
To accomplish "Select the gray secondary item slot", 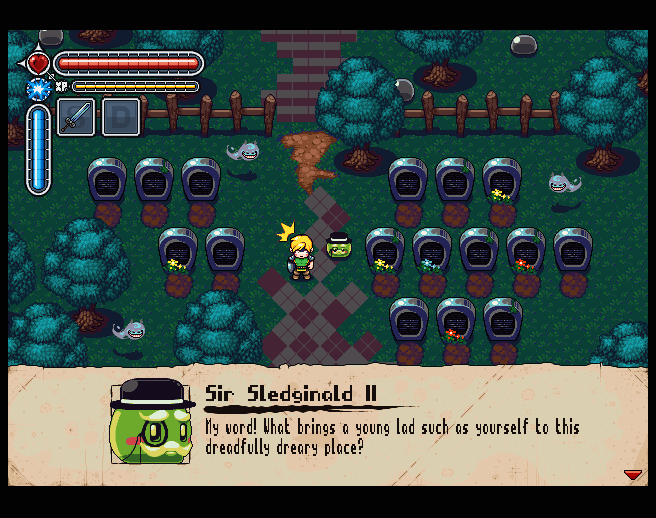I will click(120, 117).
